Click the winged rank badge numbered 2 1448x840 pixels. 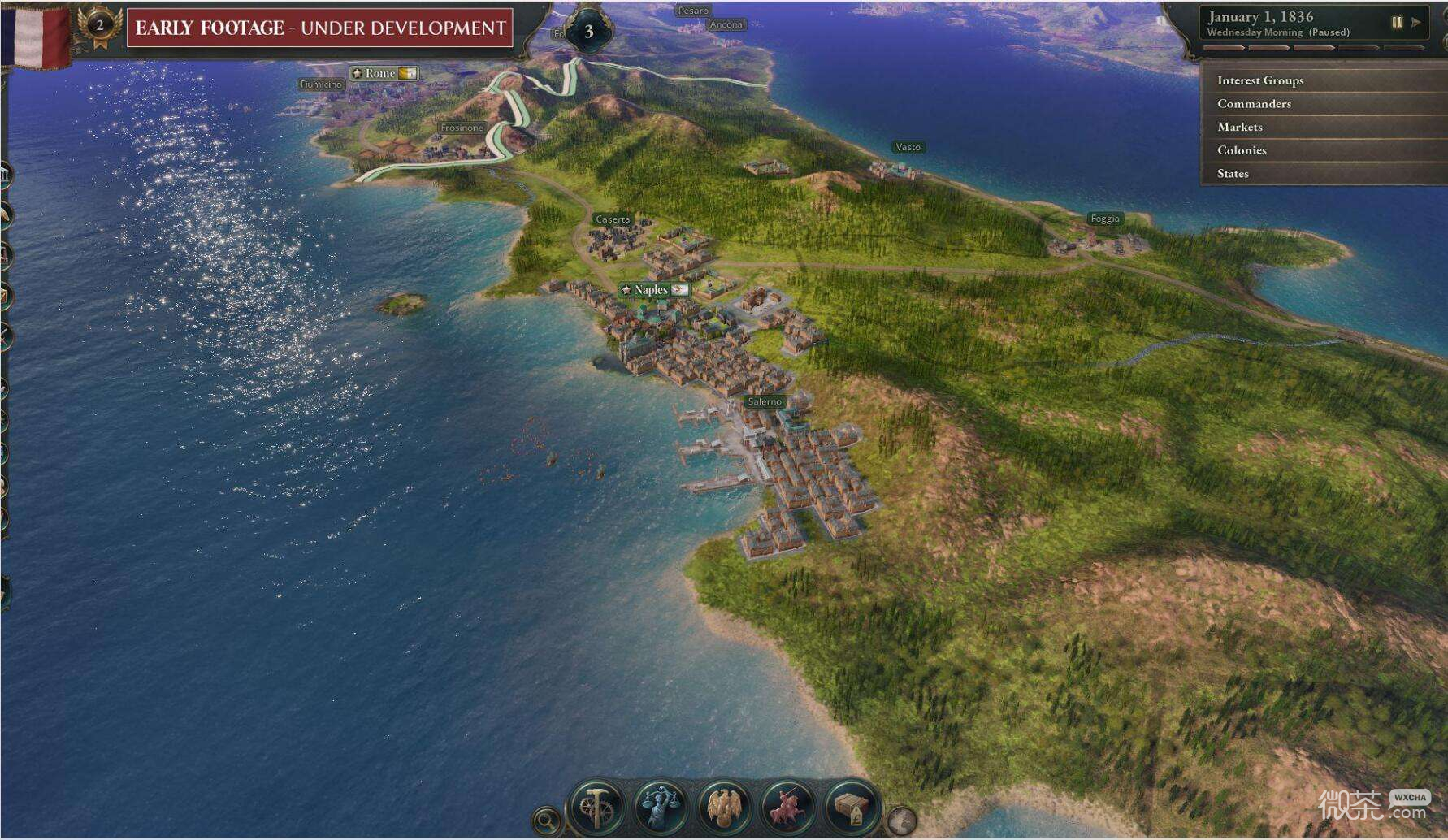coord(100,26)
